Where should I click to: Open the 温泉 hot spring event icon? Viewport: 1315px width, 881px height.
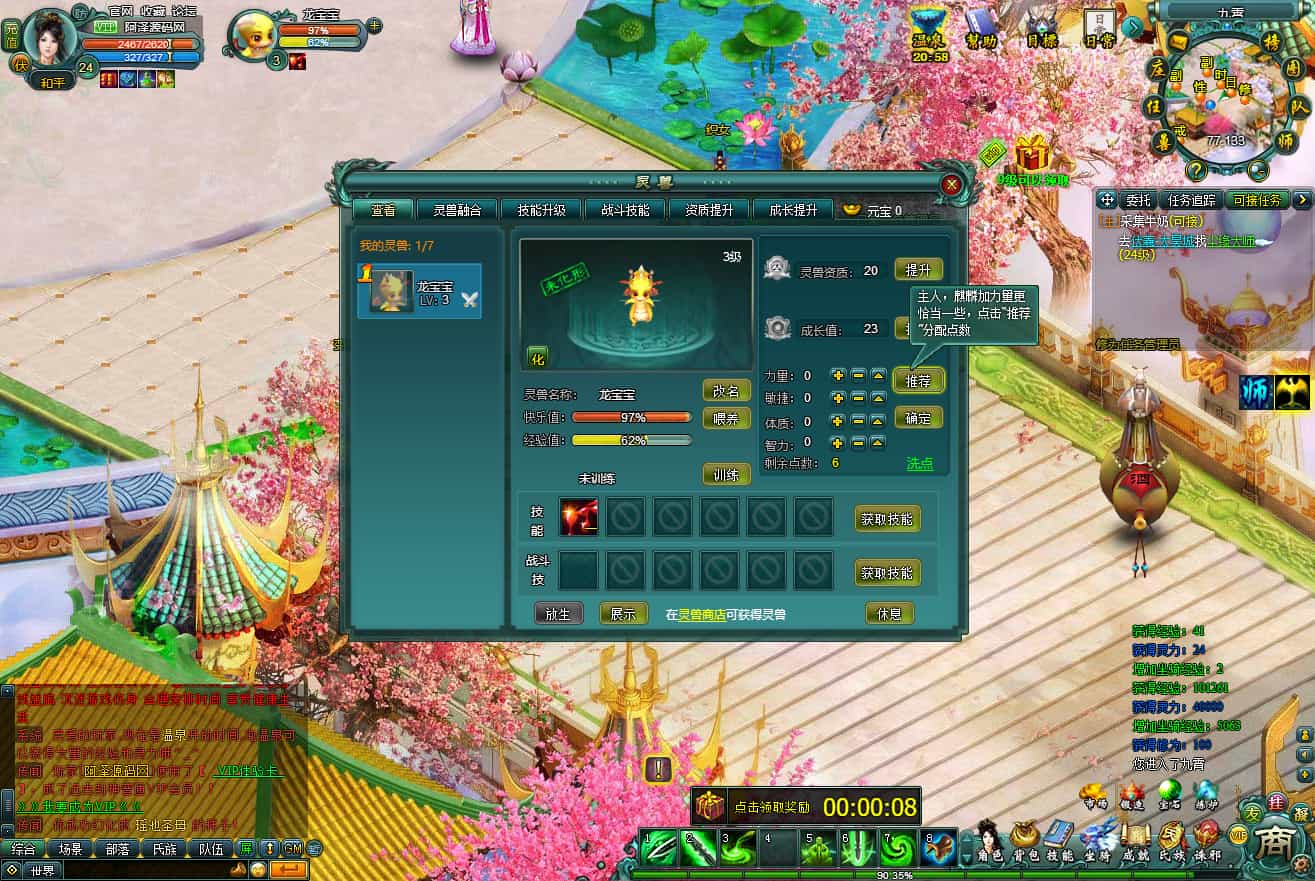click(929, 36)
